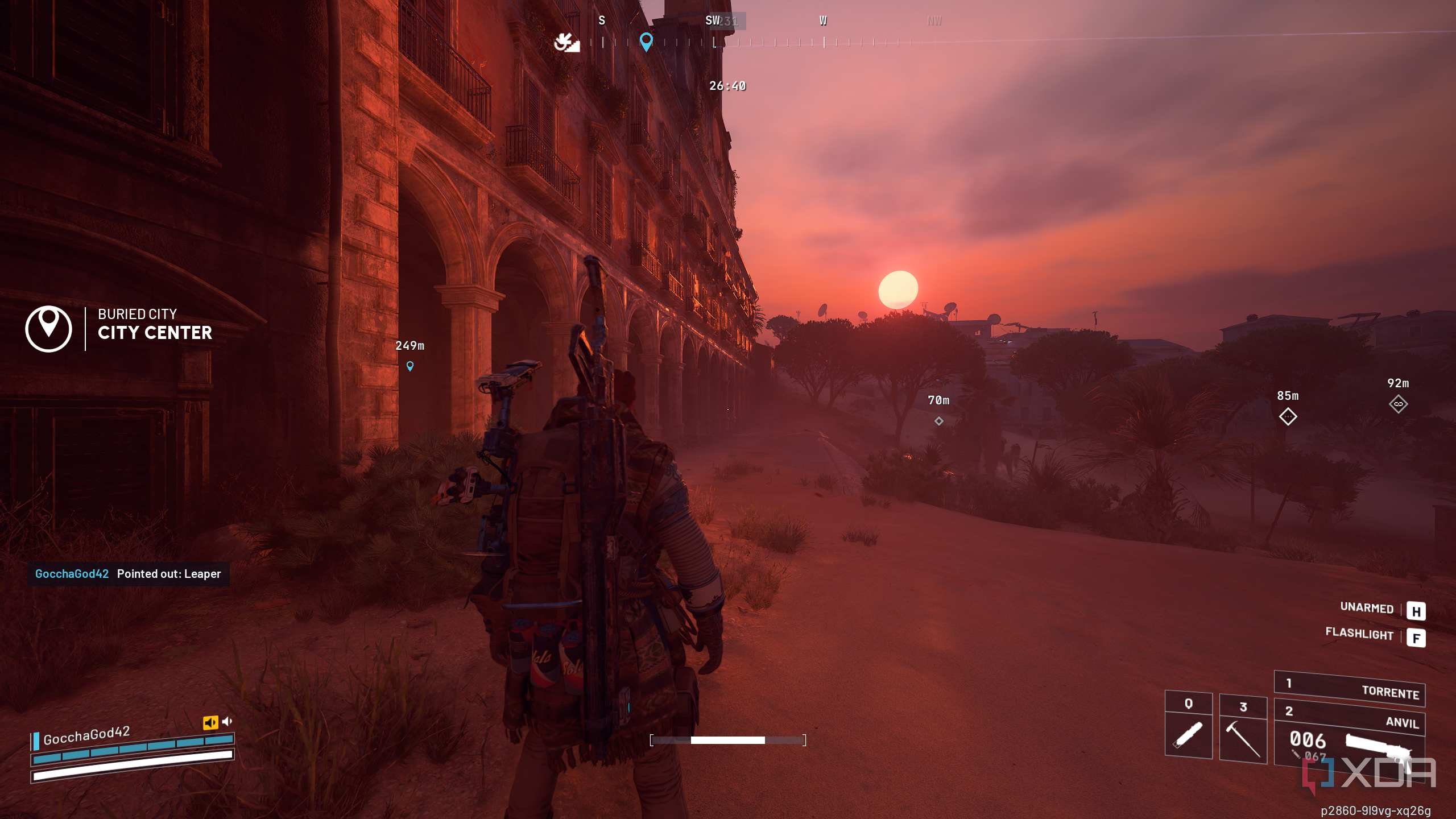
Task: Select the pickaxe tool in slot 3
Action: point(1243,738)
